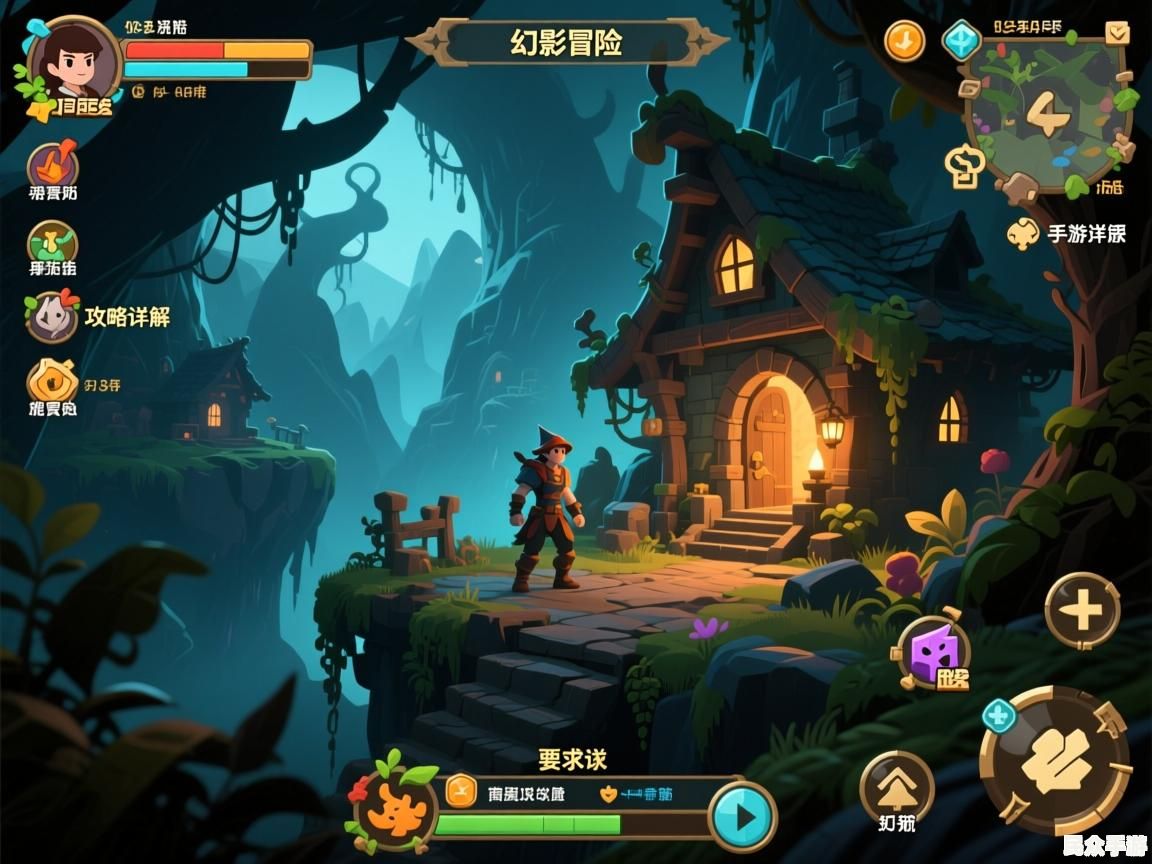
Task: Expand the minimap's chevron dropdown button
Action: coord(1117,33)
